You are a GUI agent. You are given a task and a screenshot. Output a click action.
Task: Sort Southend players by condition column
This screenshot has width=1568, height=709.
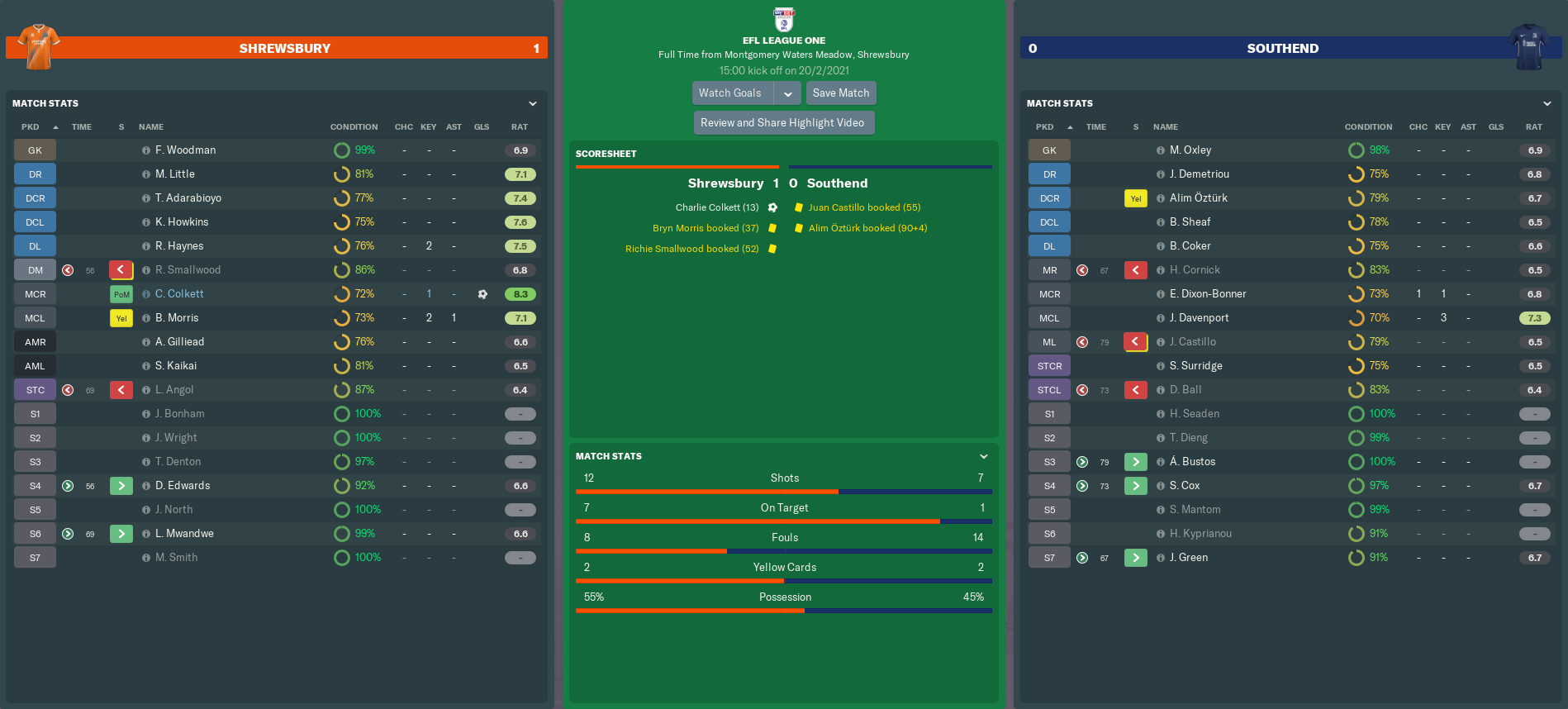point(1368,127)
